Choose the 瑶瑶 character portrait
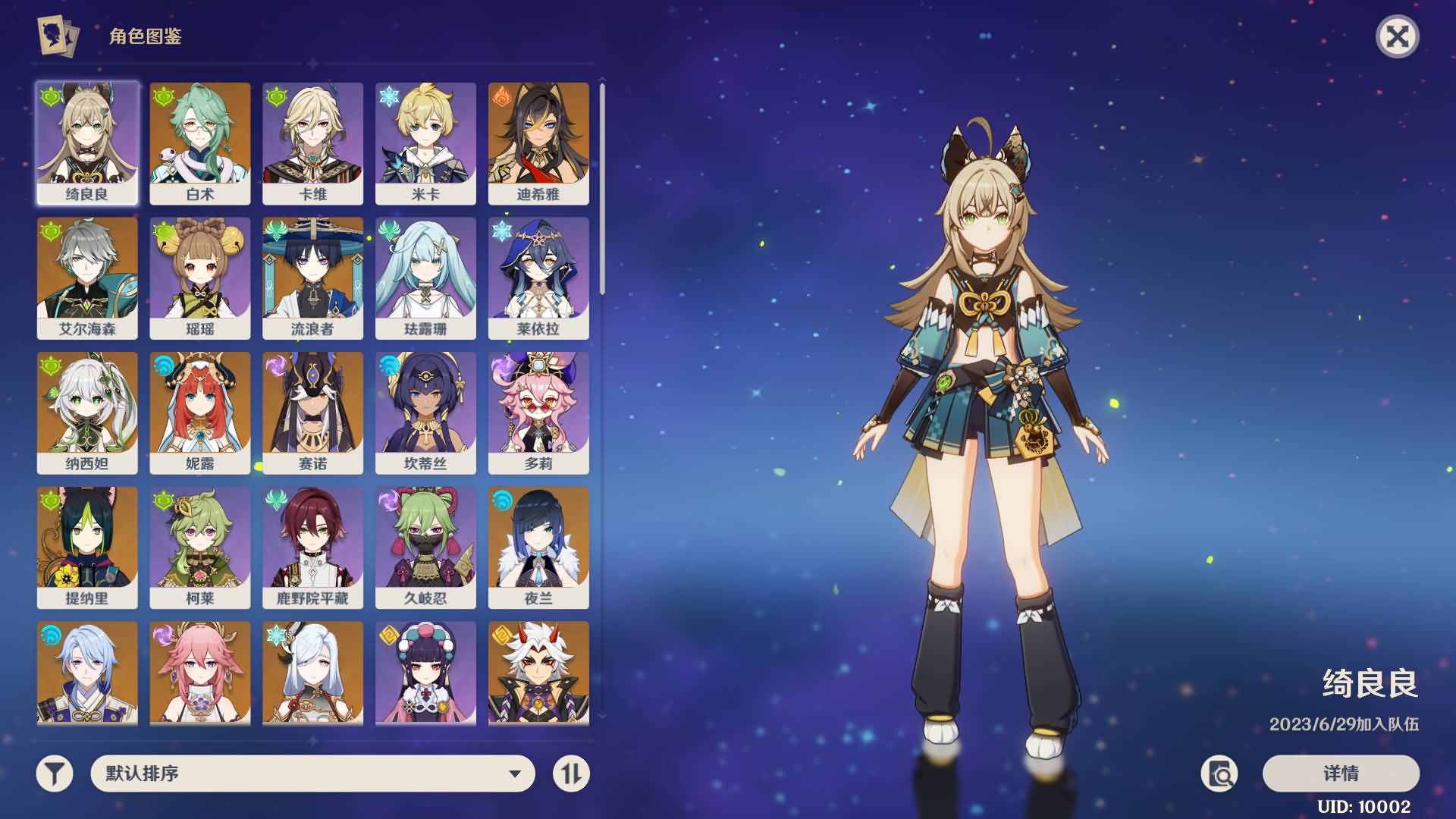Screen dimensions: 1456x819 200,278
